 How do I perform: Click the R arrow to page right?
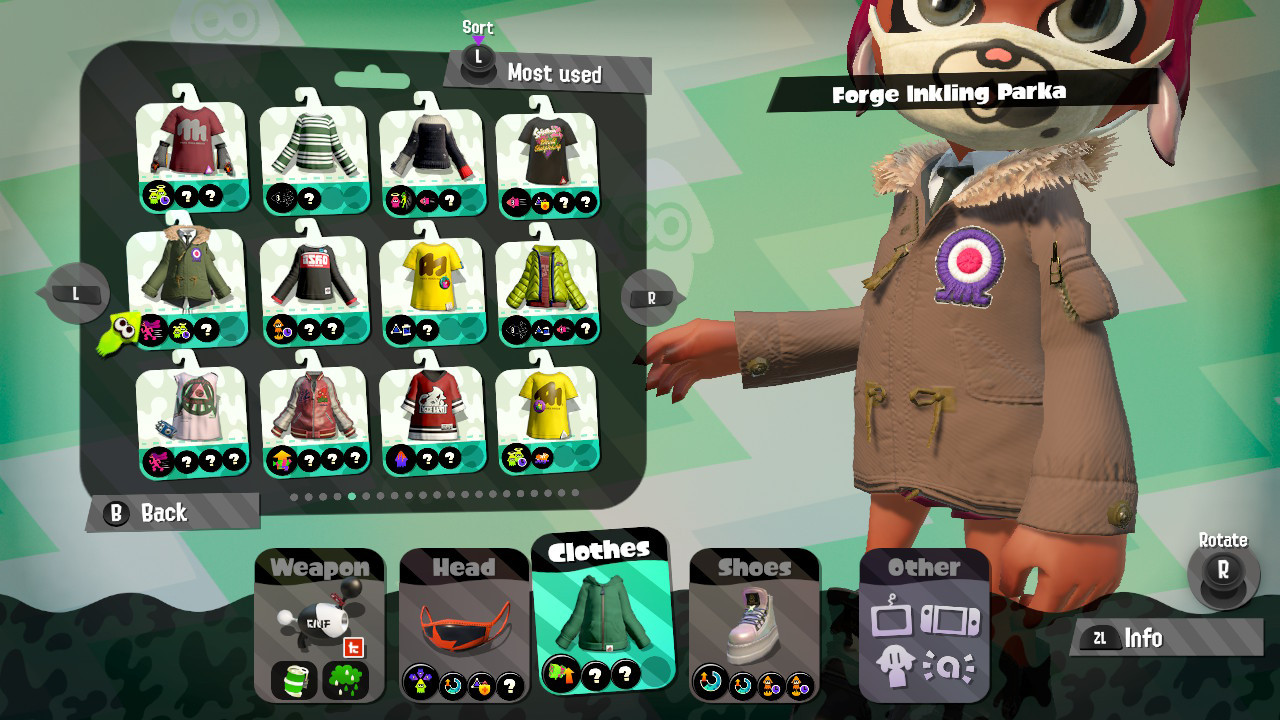648,296
